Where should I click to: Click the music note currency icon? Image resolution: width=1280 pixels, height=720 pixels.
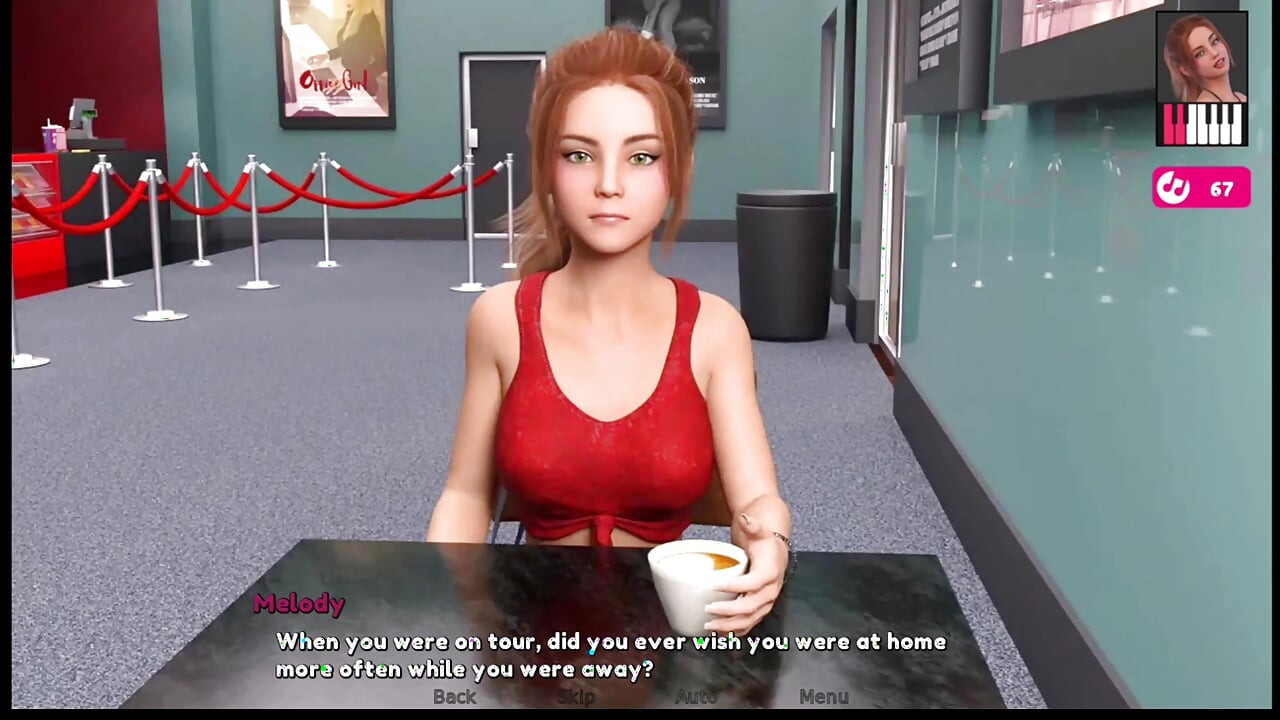pos(1175,187)
